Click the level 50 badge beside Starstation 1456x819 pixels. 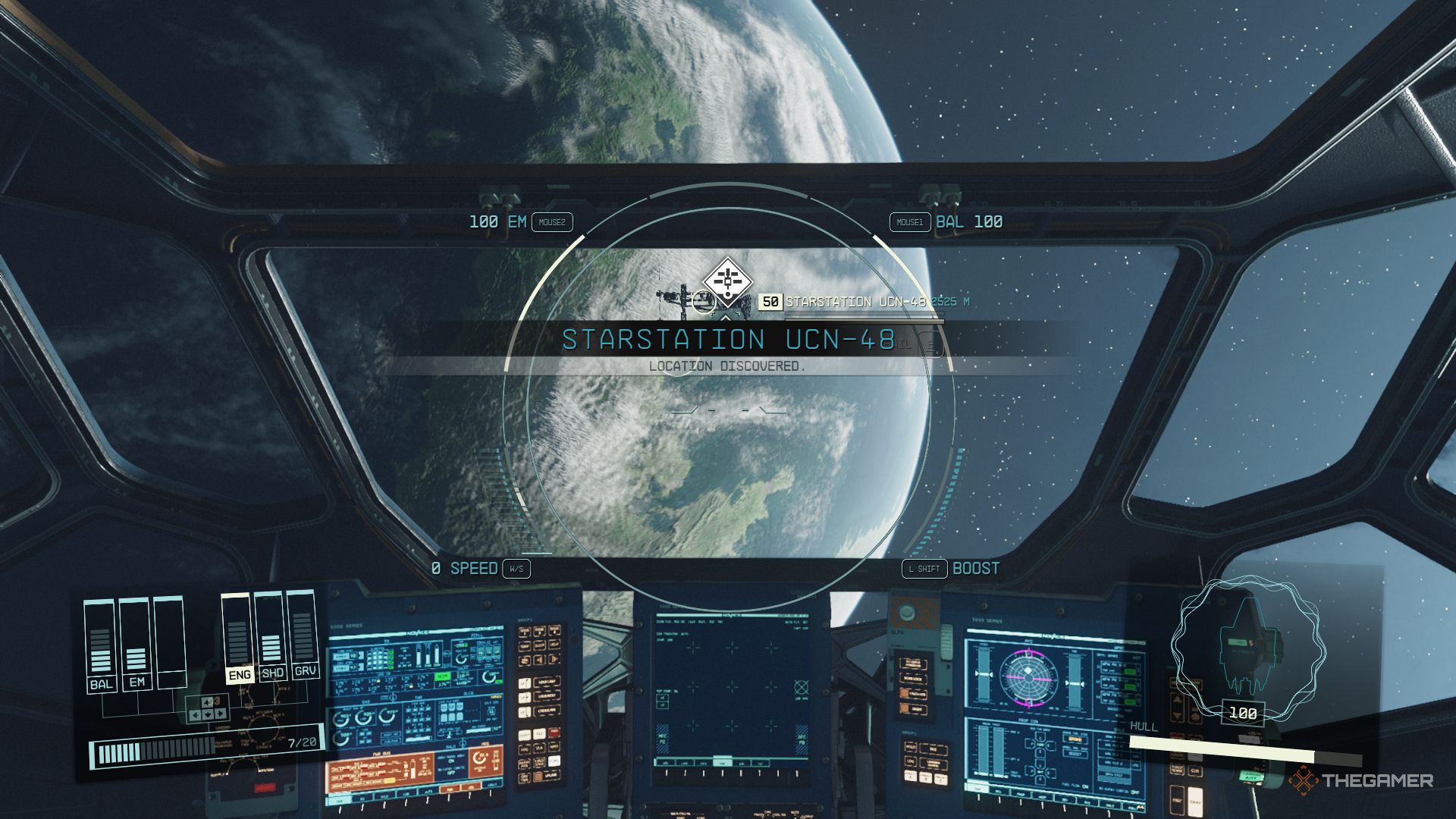(x=770, y=302)
